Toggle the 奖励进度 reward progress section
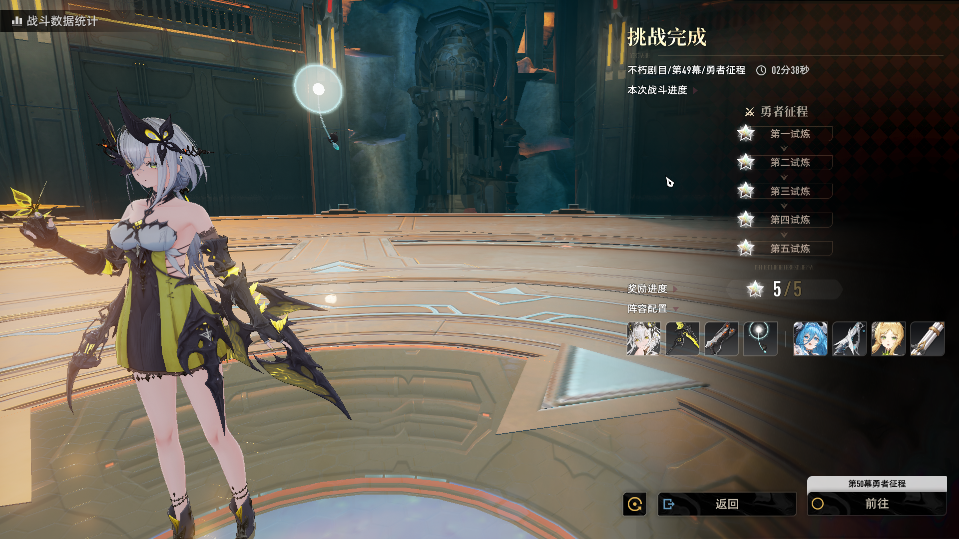 click(651, 289)
